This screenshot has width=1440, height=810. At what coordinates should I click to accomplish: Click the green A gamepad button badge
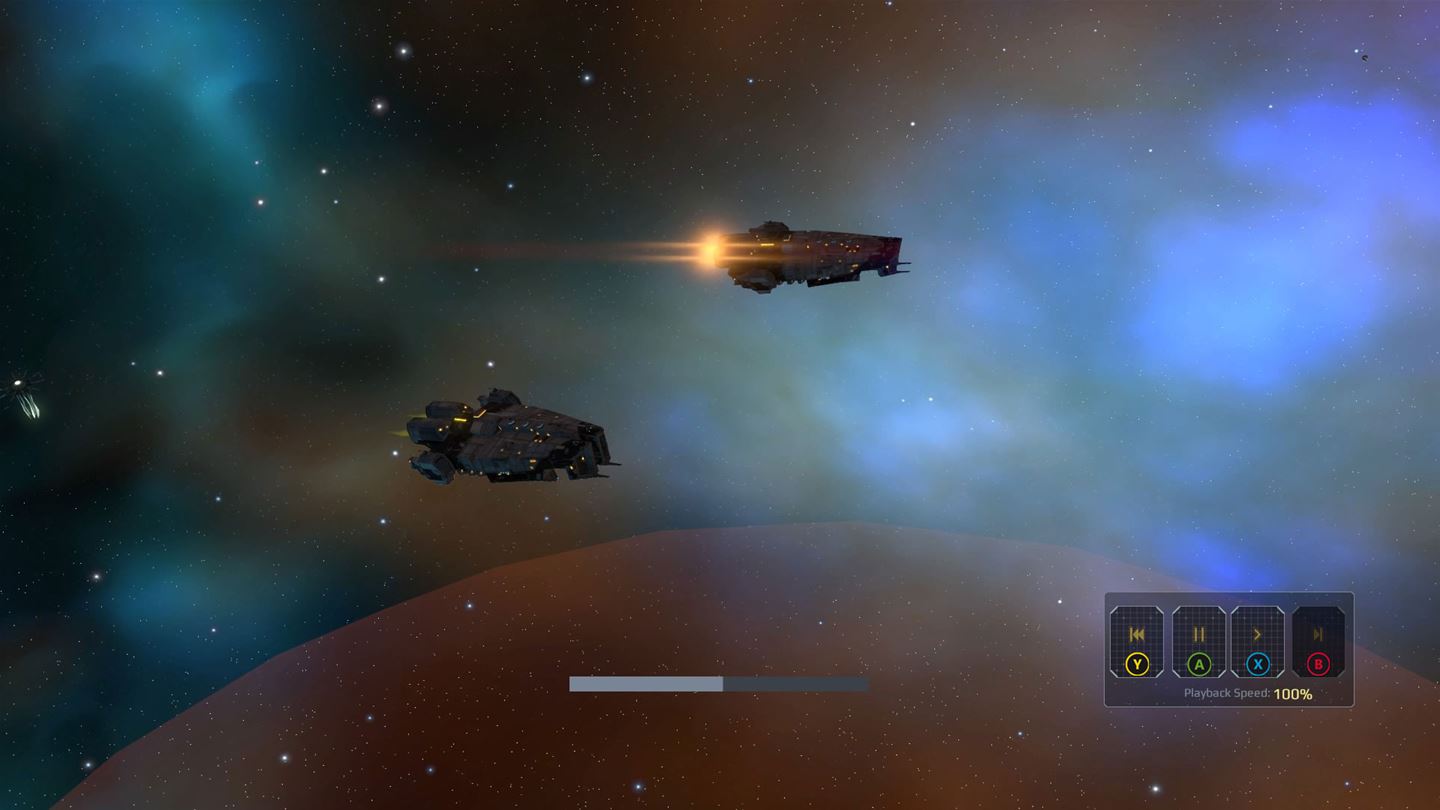tap(1198, 664)
